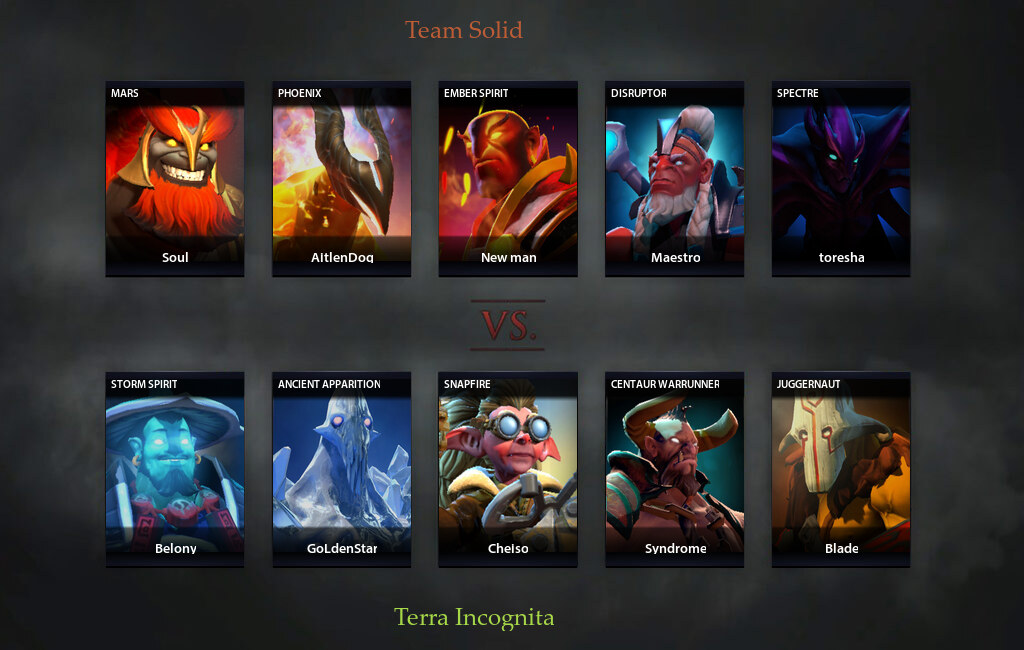
Task: Click New man's Ember Spirit card
Action: 508,178
